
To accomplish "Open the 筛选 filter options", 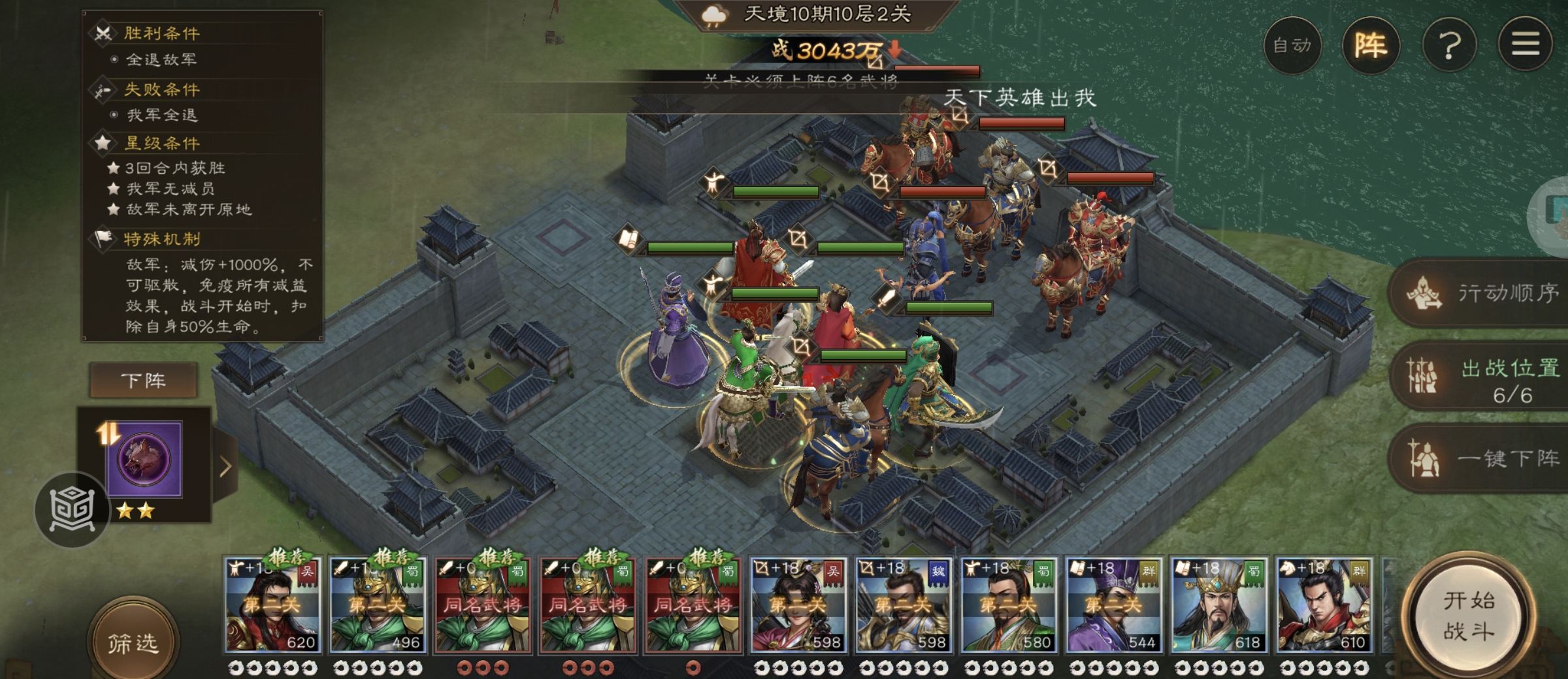I will [133, 644].
